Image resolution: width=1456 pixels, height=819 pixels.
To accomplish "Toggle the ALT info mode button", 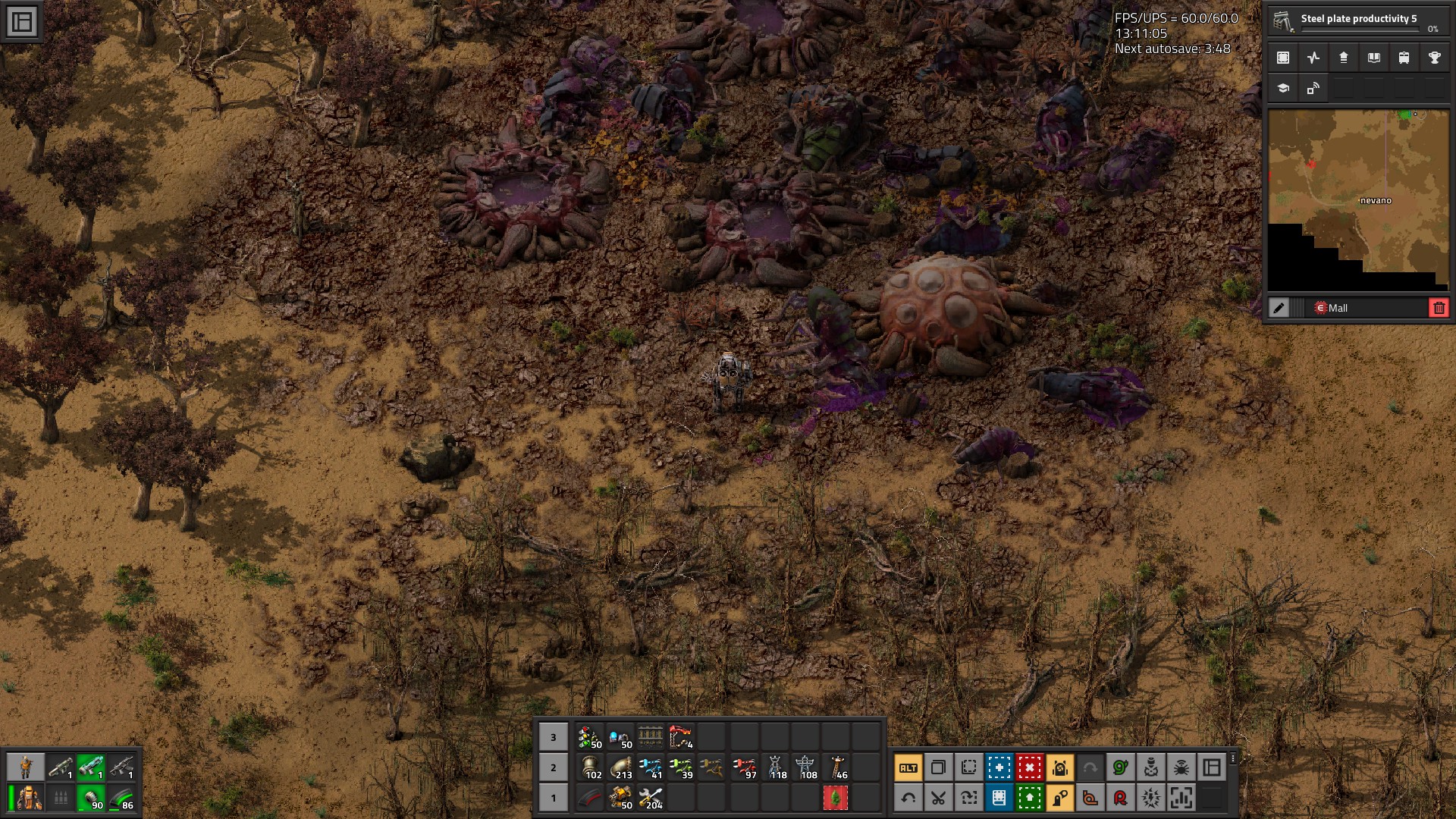I will (x=908, y=767).
